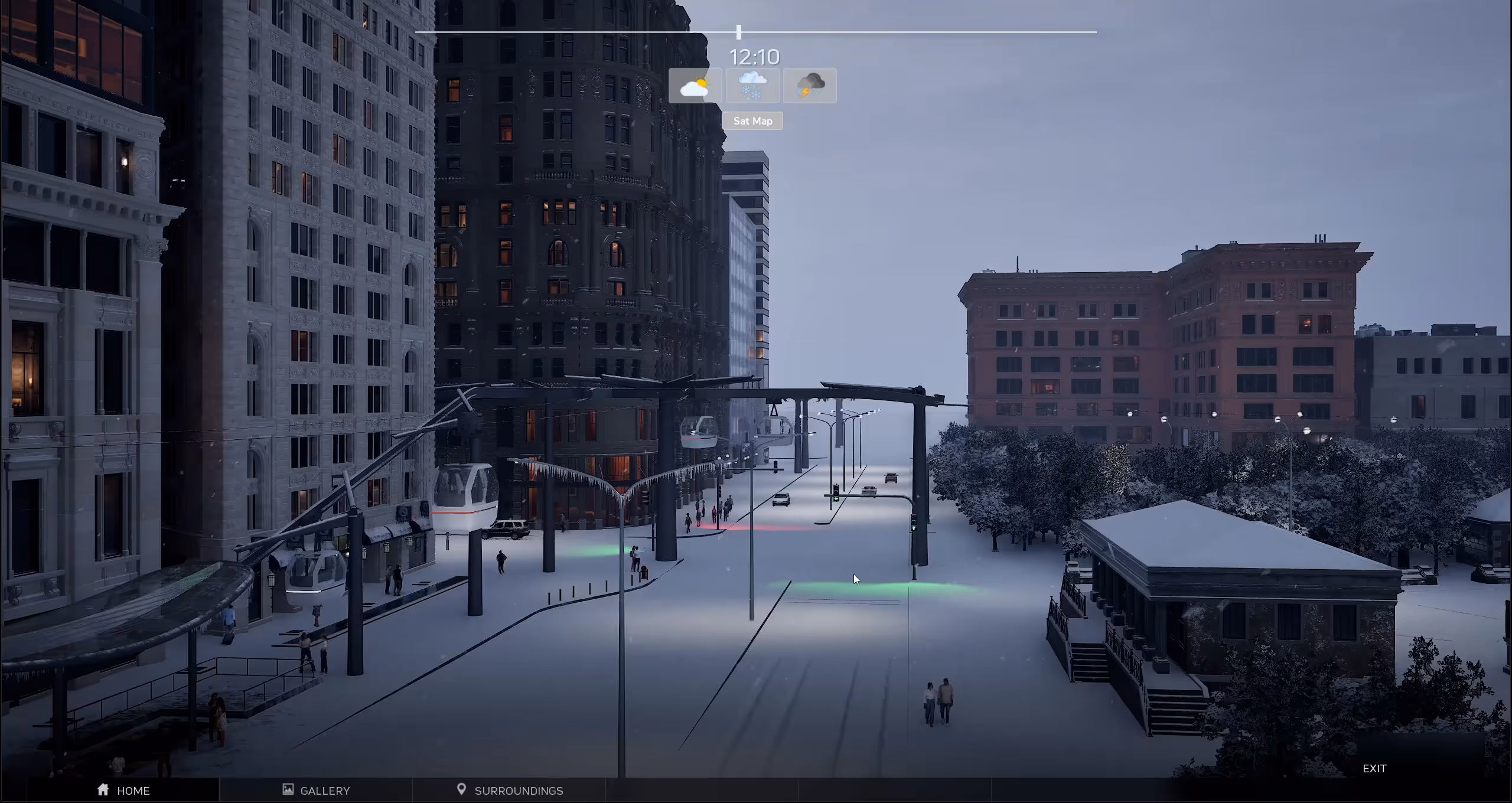Activate the thunderstorm weather icon

(810, 86)
